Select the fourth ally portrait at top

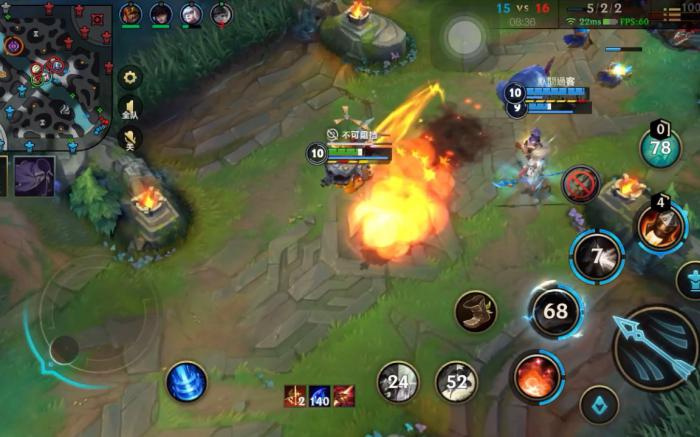coord(221,14)
